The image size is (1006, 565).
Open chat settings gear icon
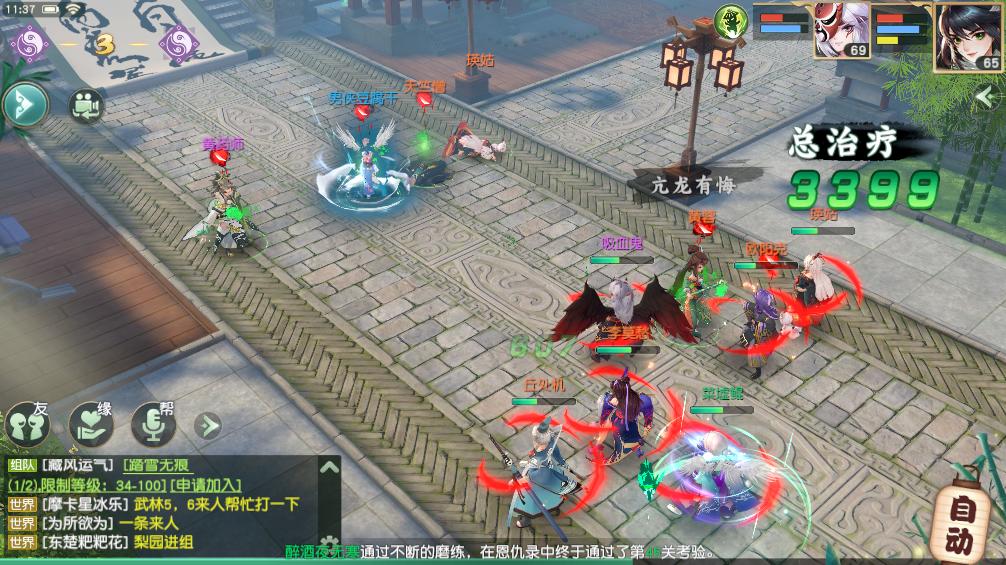tap(329, 545)
